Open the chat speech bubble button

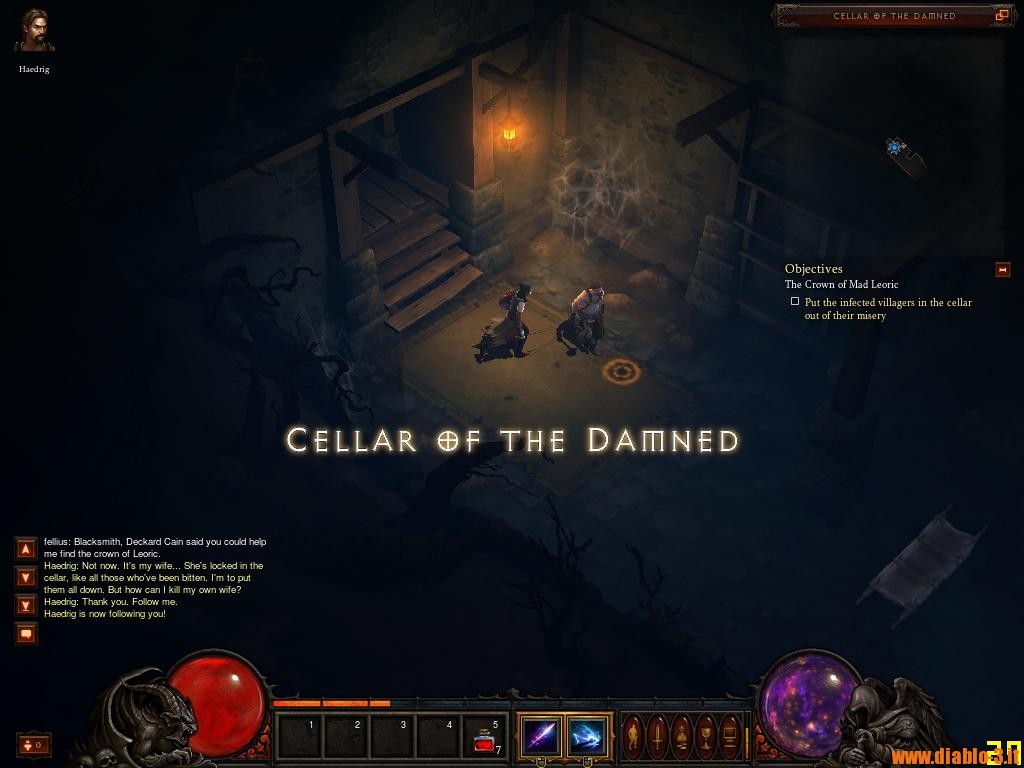[x=26, y=633]
